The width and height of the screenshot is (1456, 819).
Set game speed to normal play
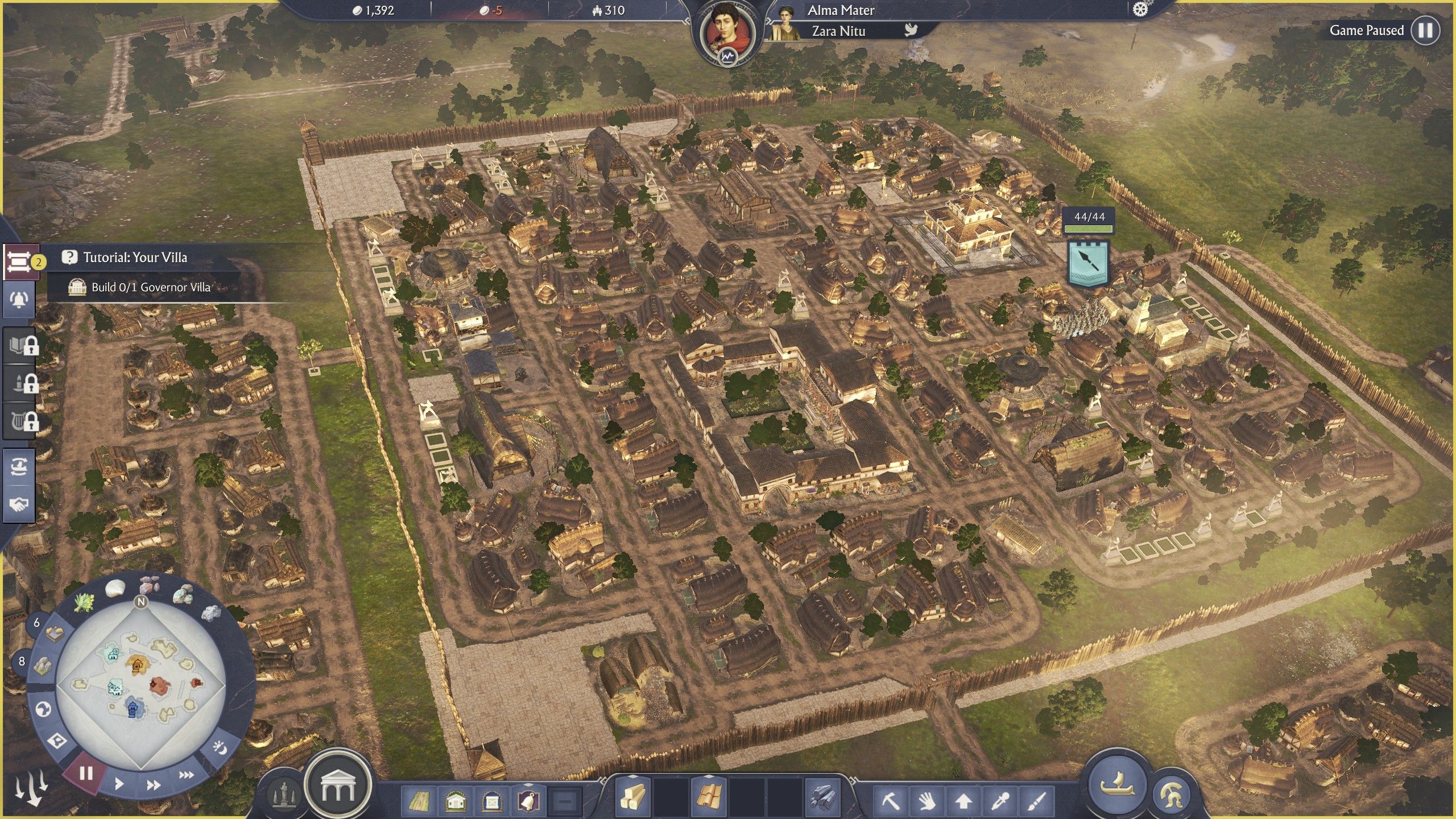(x=119, y=784)
